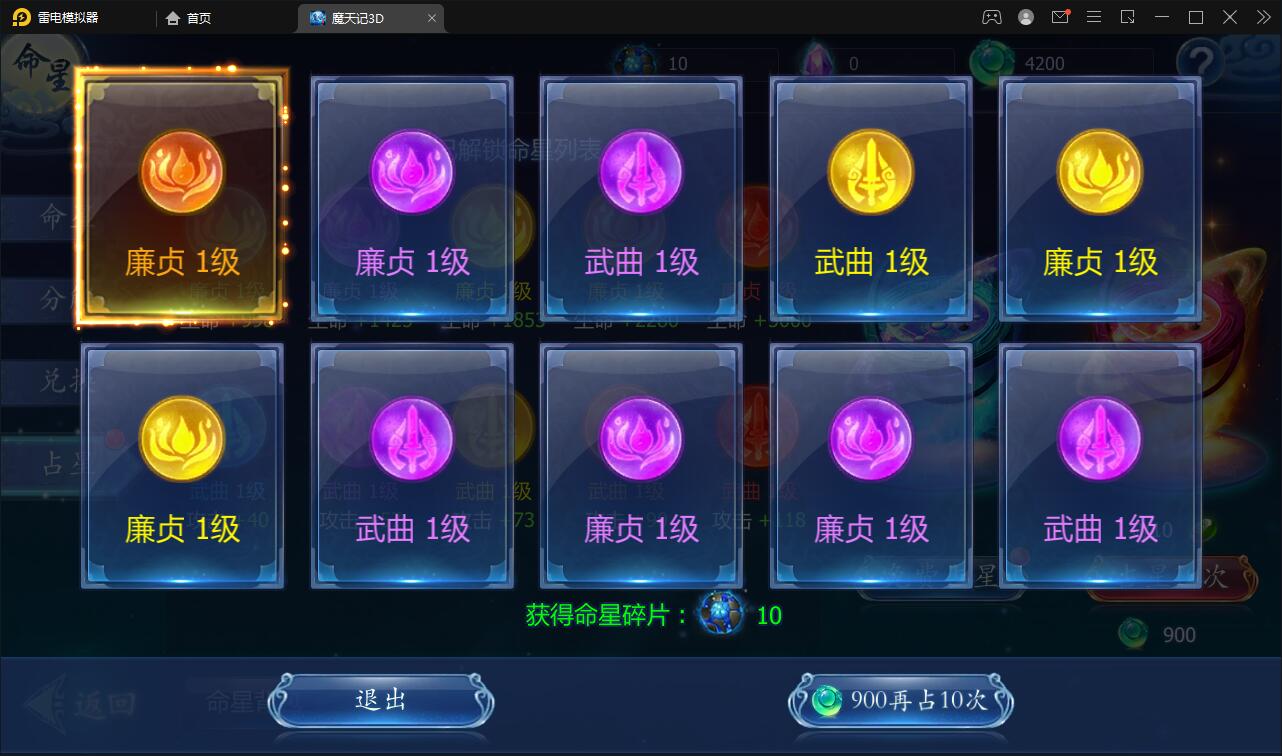Click the 退出 exit button
Image resolution: width=1282 pixels, height=756 pixels.
click(381, 700)
